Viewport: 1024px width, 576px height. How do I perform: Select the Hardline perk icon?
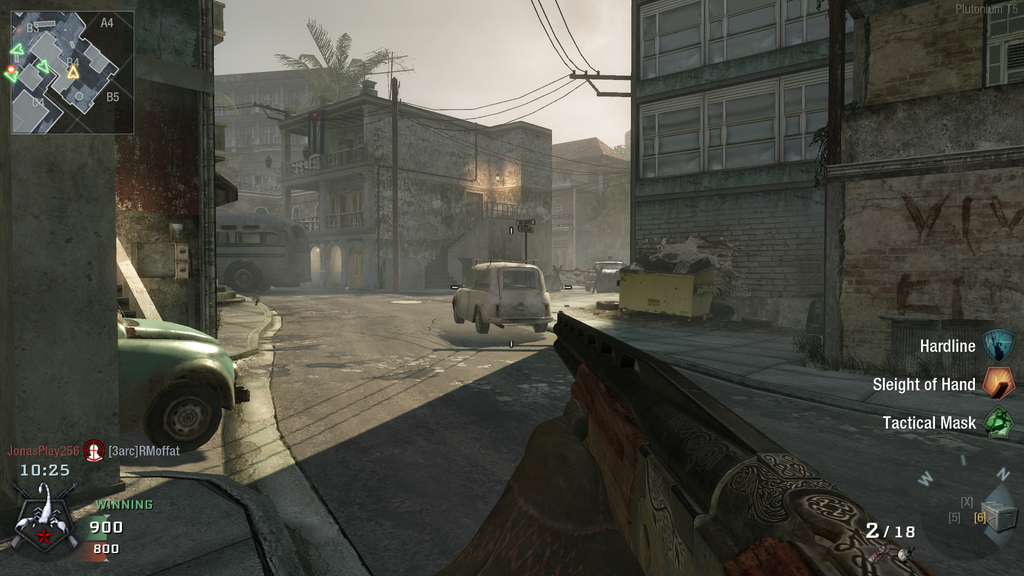(997, 346)
